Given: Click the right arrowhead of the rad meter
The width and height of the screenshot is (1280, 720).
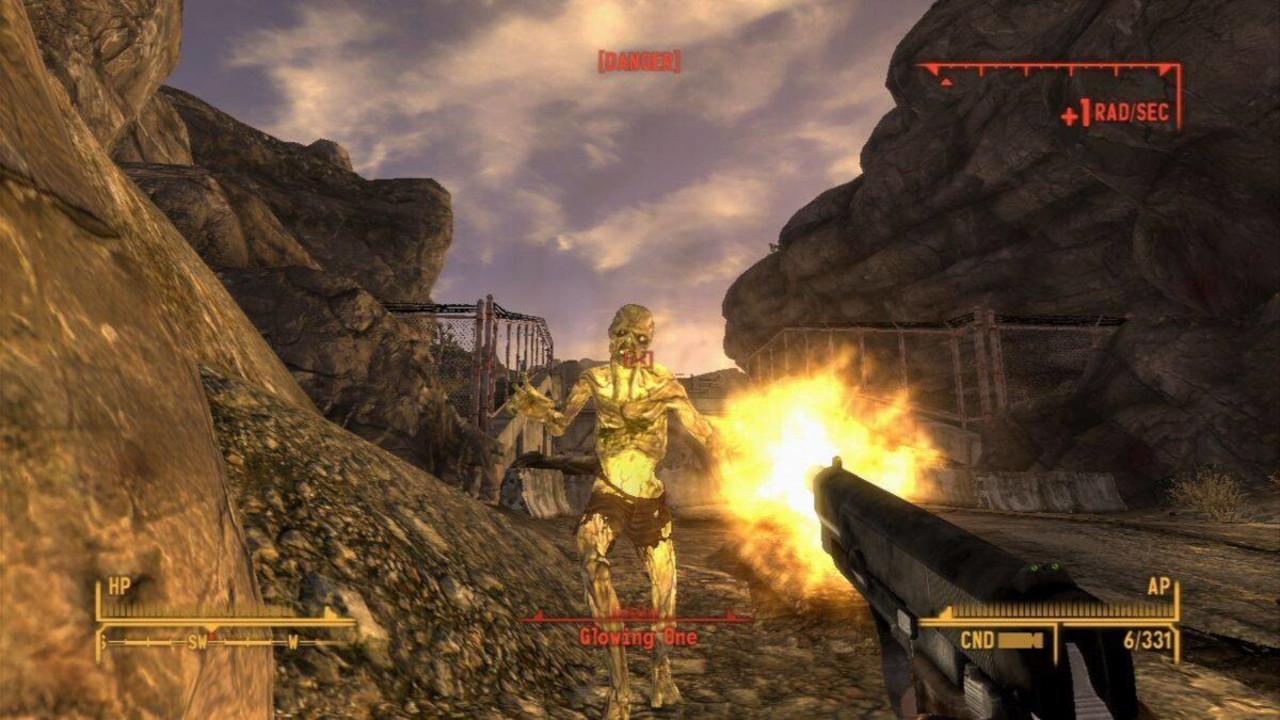Looking at the screenshot, I should pyautogui.click(x=1166, y=69).
